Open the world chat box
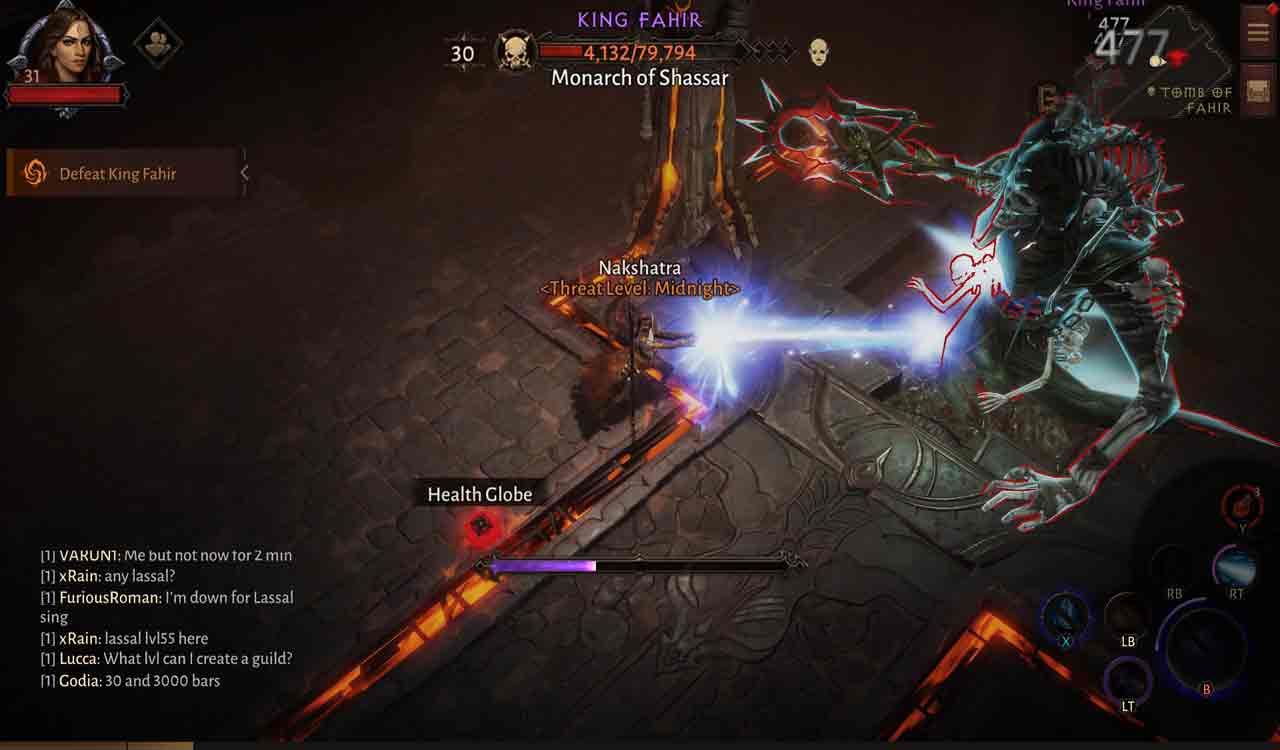The height and width of the screenshot is (750, 1280). (x=167, y=618)
